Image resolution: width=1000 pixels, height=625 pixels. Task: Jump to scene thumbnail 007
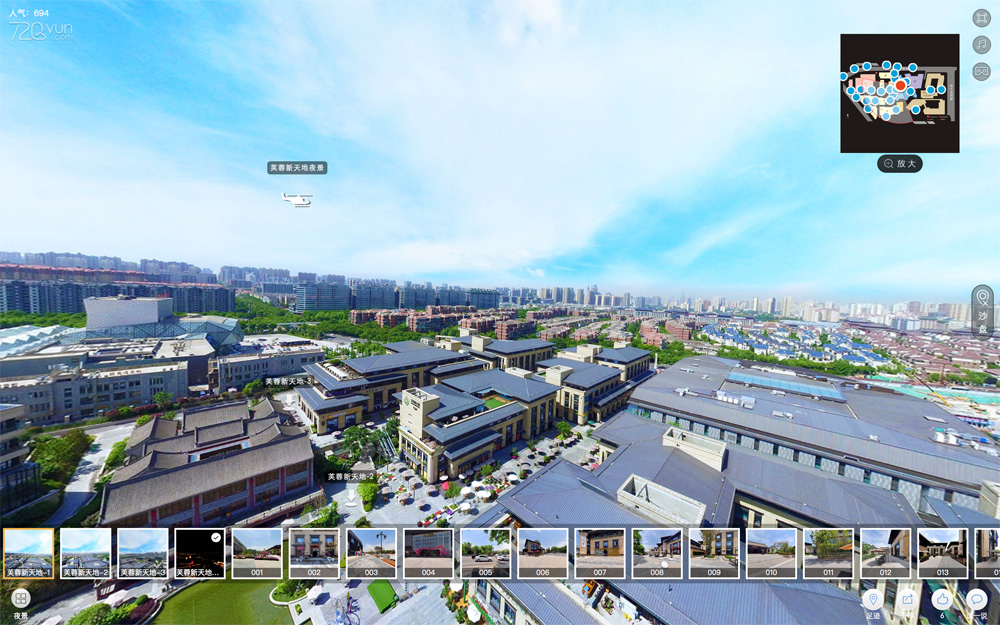click(600, 553)
